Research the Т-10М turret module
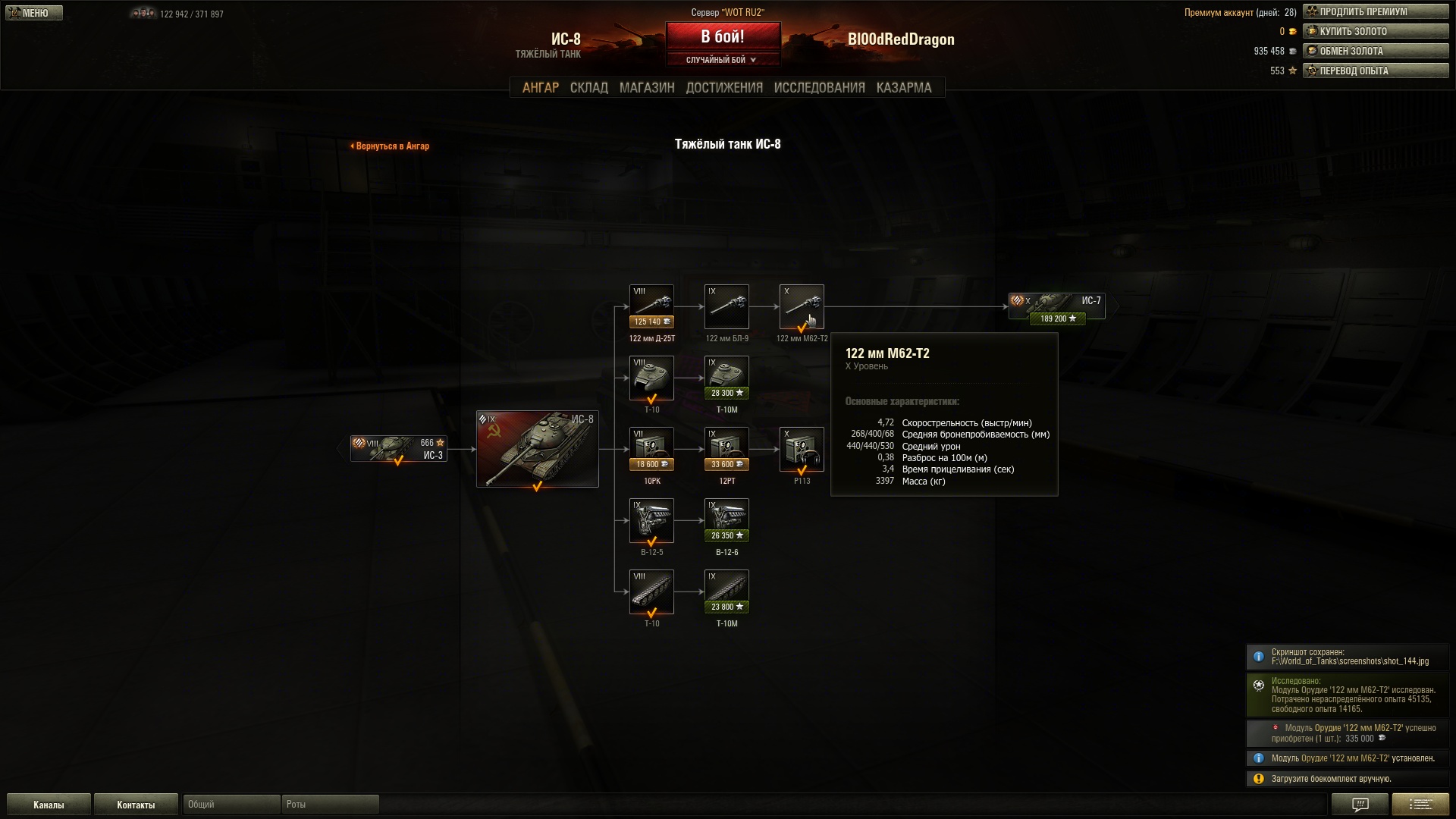This screenshot has width=1456, height=819. [x=726, y=378]
